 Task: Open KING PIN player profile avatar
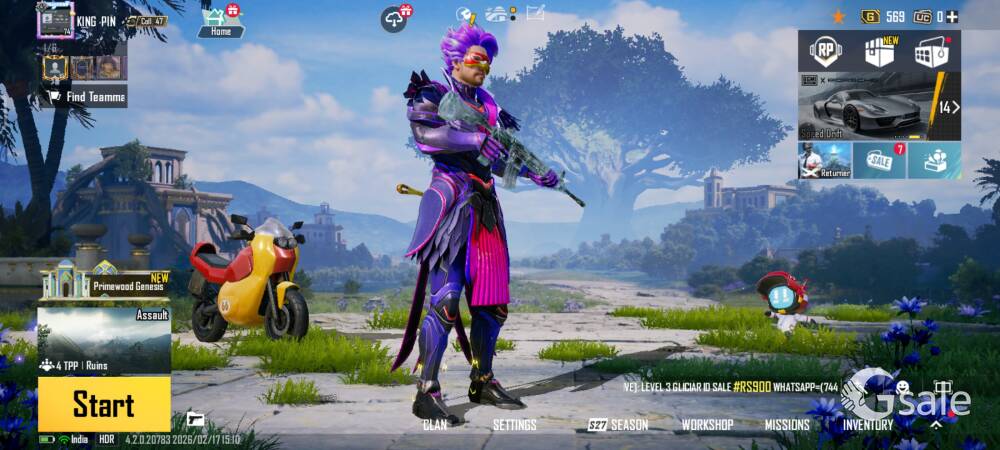(55, 20)
